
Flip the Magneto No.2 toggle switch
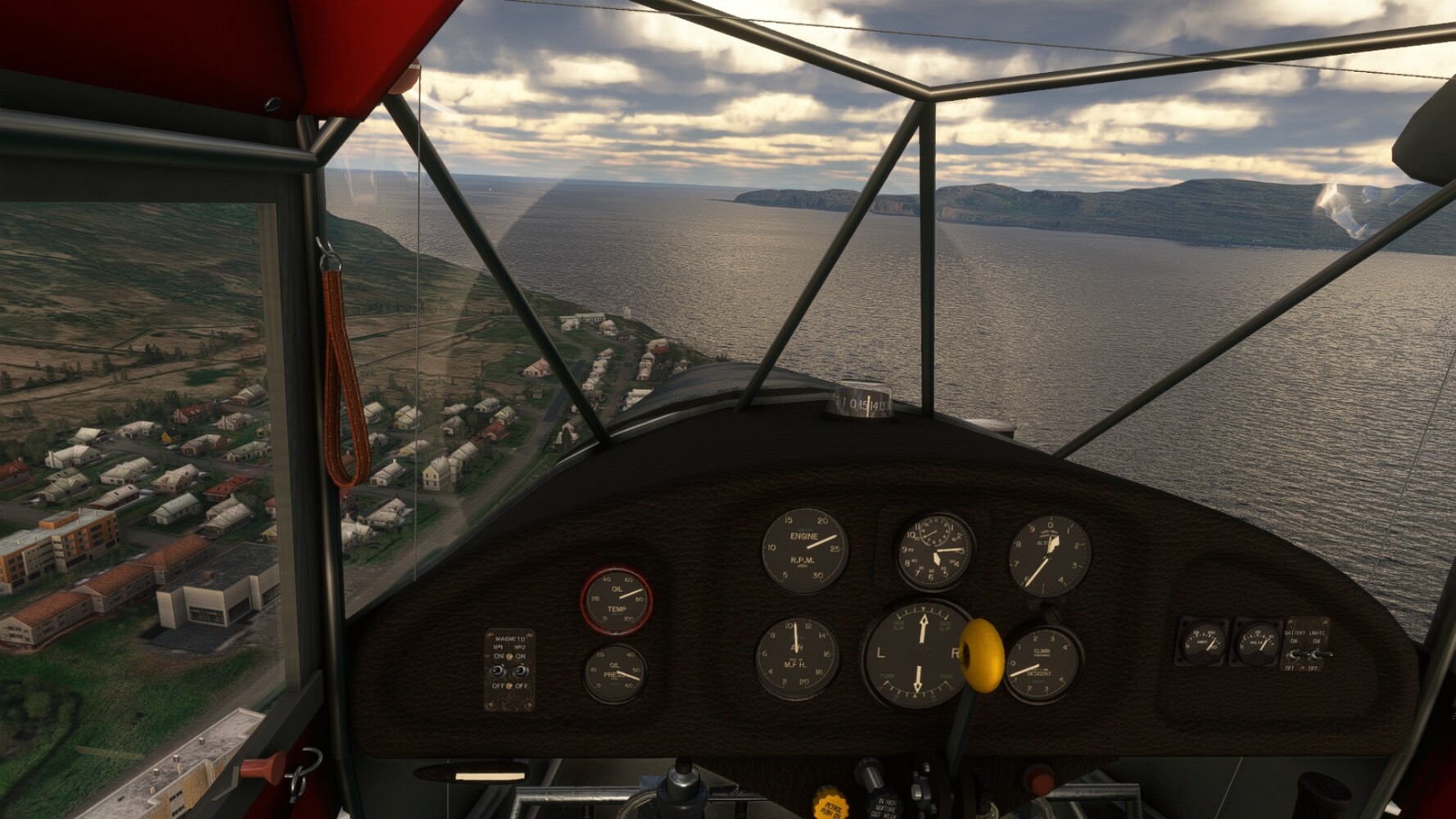(520, 672)
